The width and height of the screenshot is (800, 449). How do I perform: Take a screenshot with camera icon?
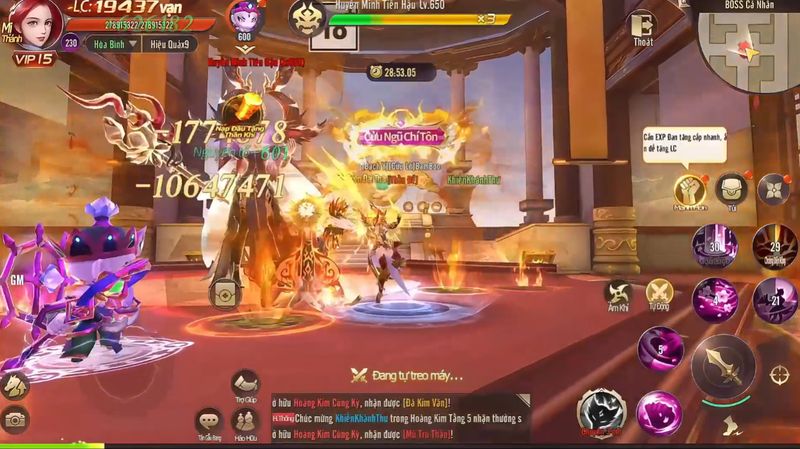tap(14, 420)
